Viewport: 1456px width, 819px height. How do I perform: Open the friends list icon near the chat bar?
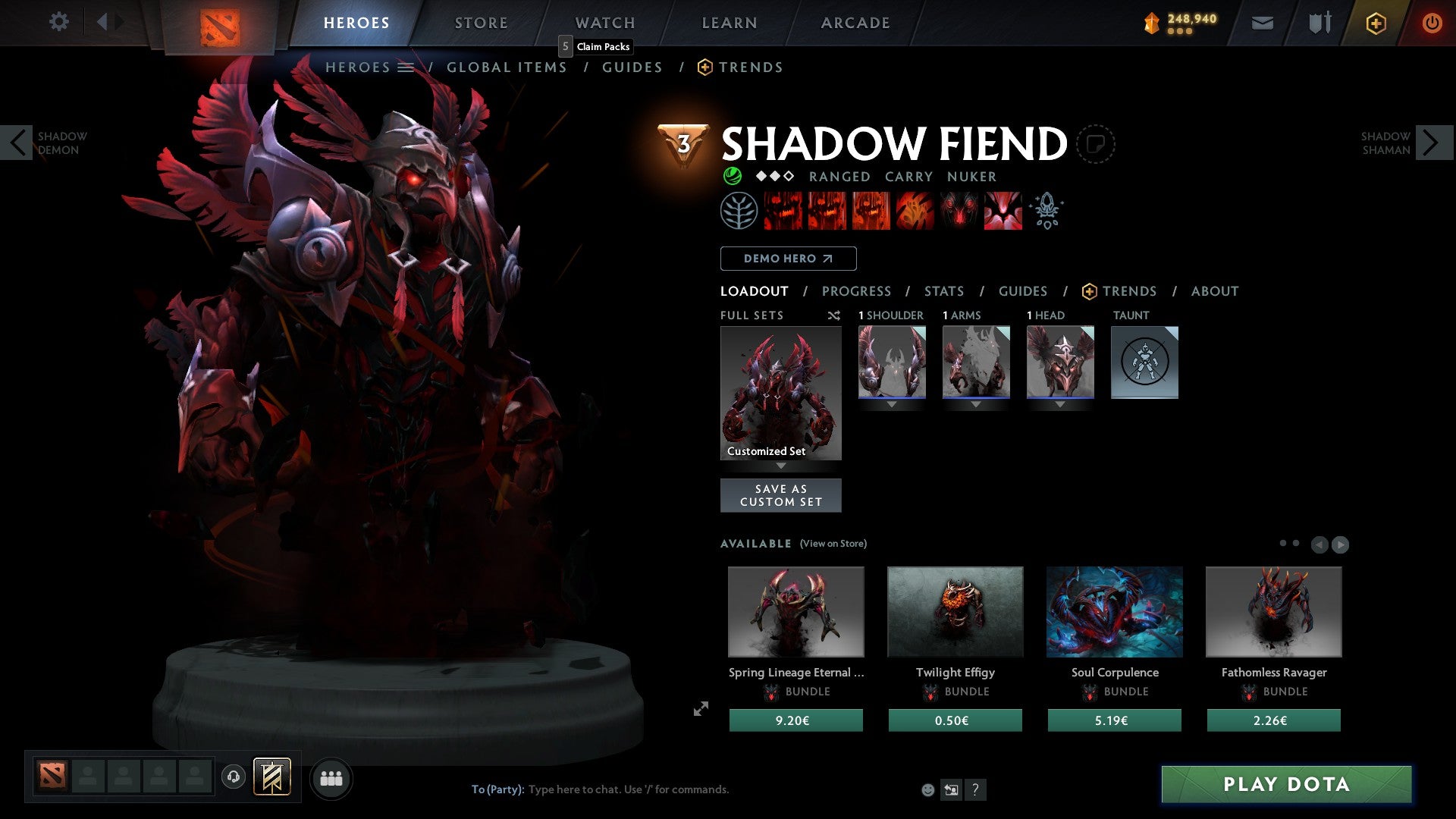[x=331, y=777]
